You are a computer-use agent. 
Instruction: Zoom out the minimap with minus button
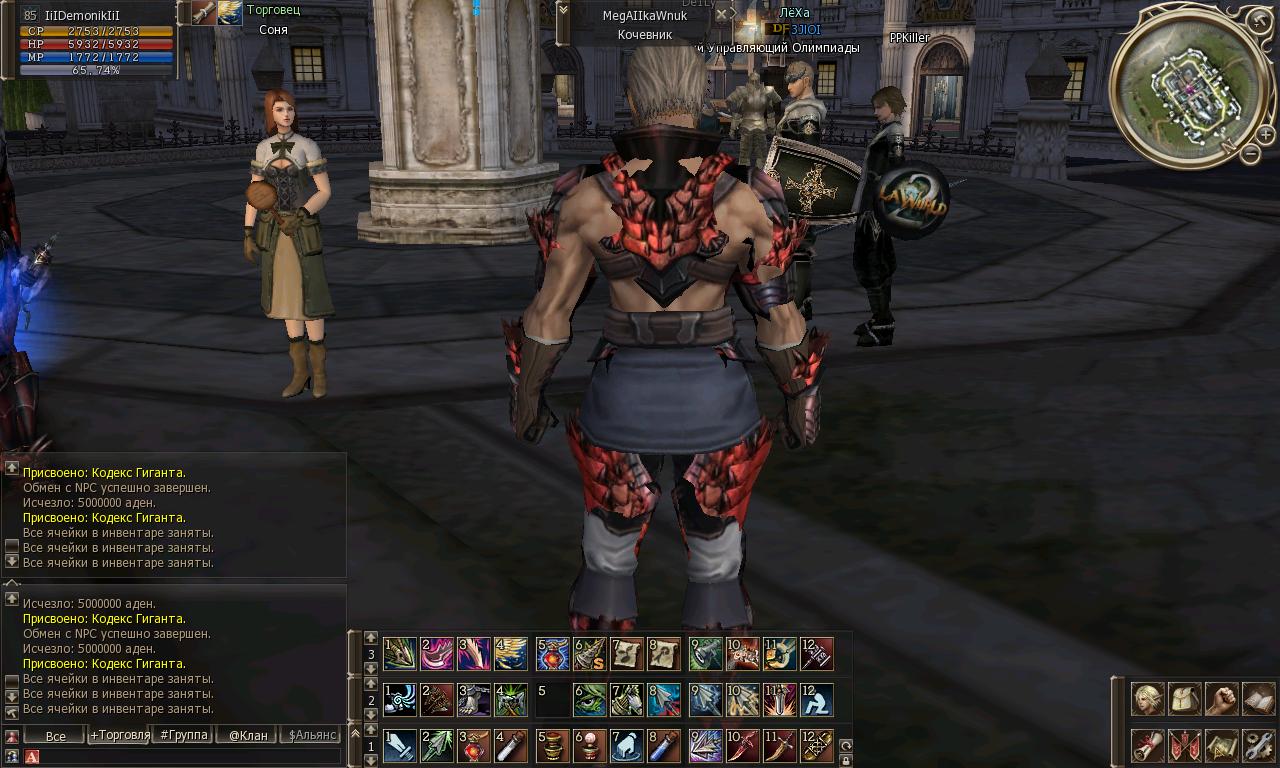[x=1251, y=153]
